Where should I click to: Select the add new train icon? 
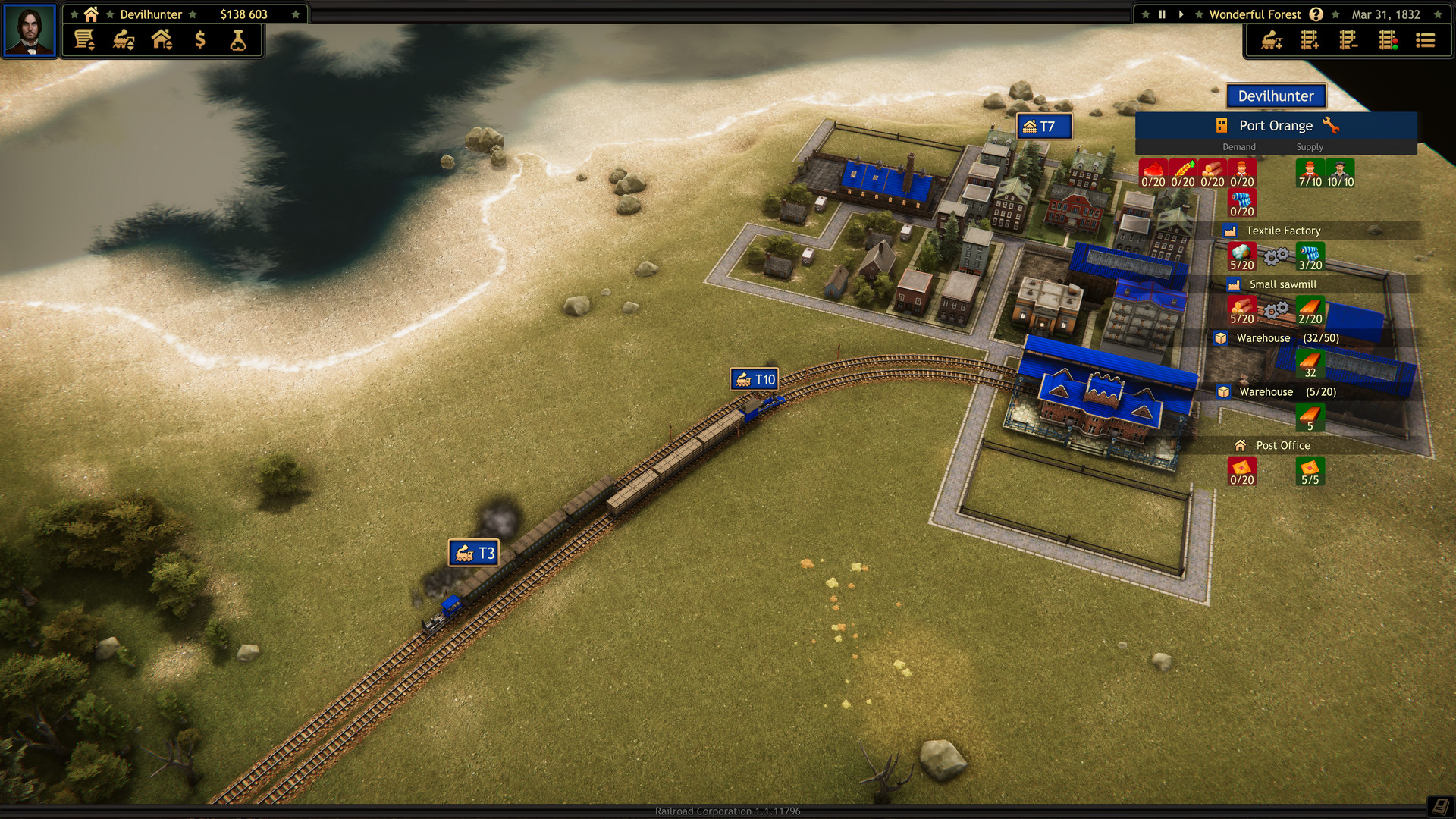(x=1271, y=42)
